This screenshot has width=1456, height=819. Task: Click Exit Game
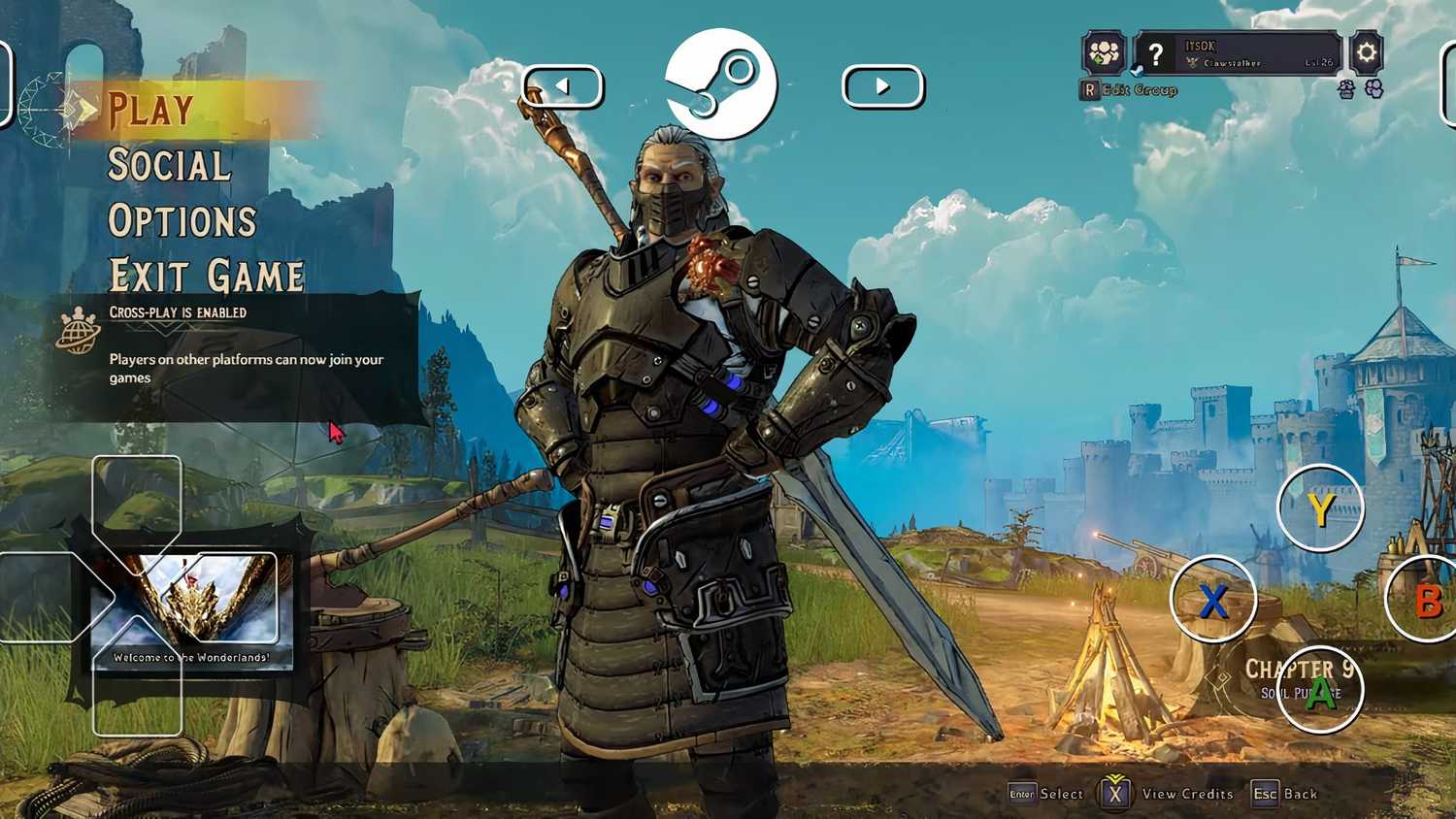point(204,275)
